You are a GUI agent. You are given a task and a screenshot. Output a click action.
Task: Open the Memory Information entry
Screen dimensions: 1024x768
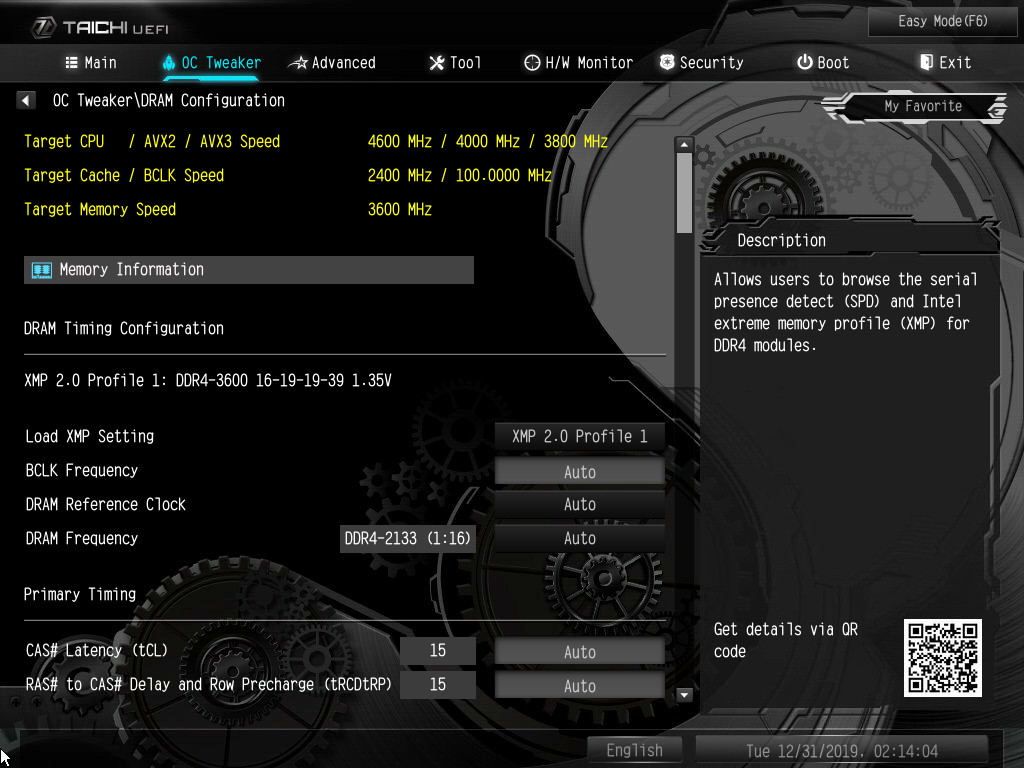pos(248,270)
